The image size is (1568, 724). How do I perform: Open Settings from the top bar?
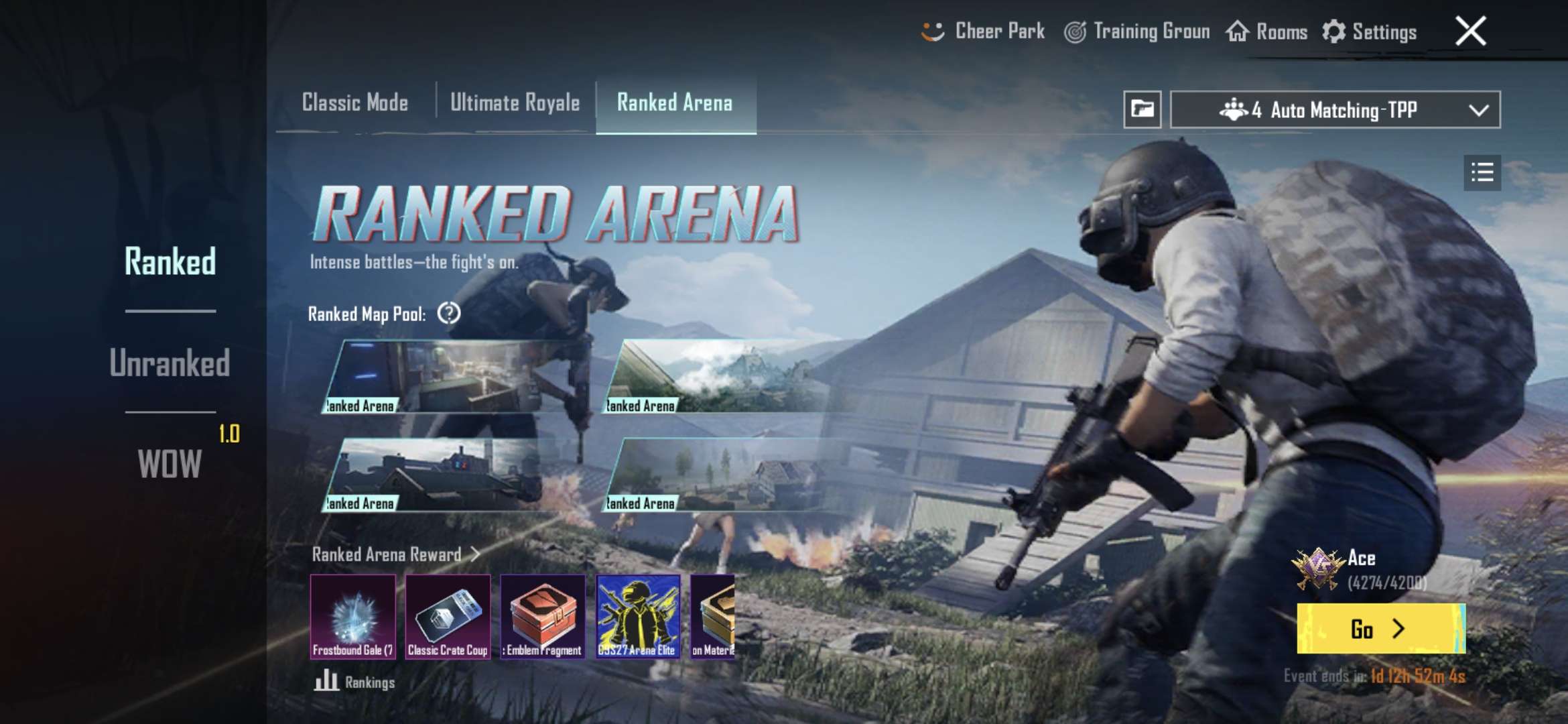point(1370,32)
